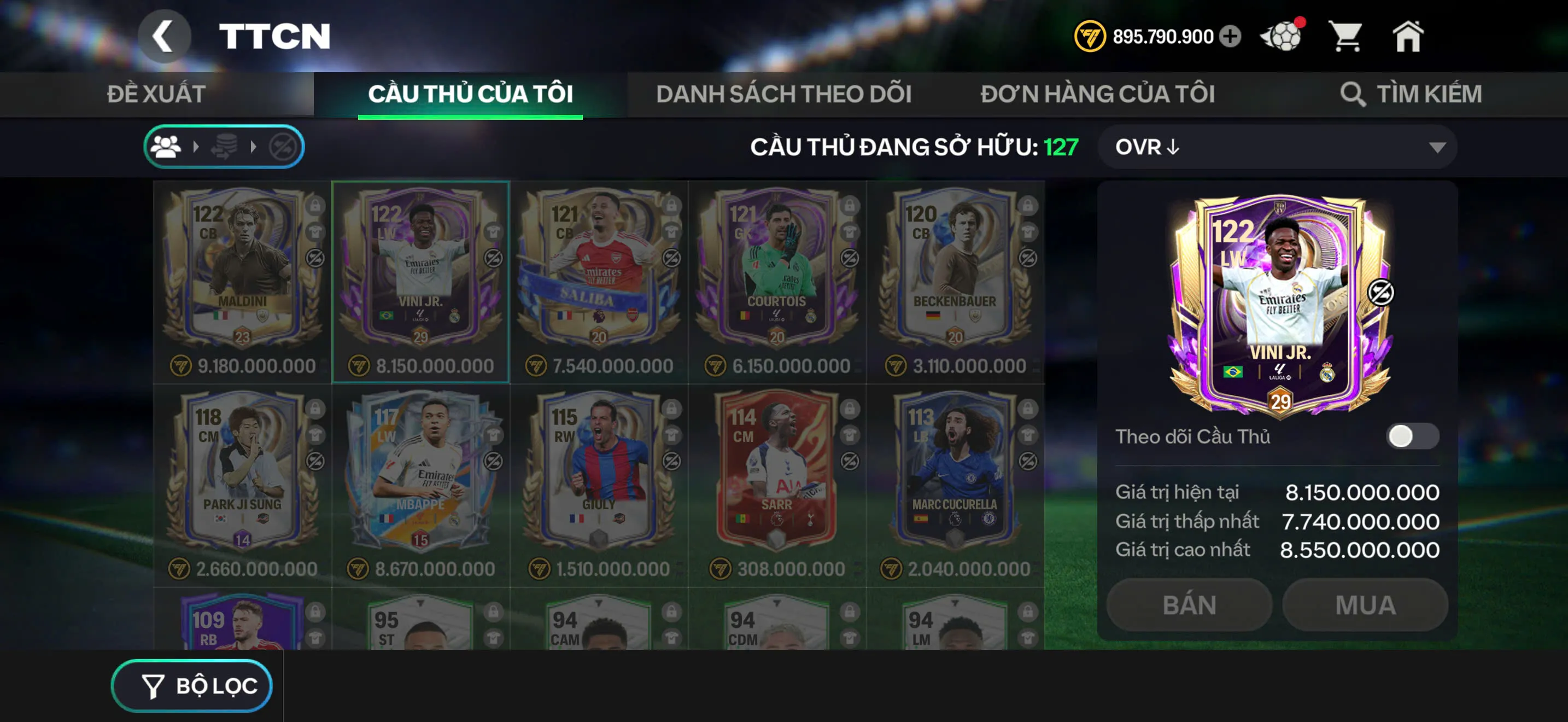The width and height of the screenshot is (1568, 722).
Task: Expand arrow before no-trade filter icon
Action: pyautogui.click(x=255, y=145)
